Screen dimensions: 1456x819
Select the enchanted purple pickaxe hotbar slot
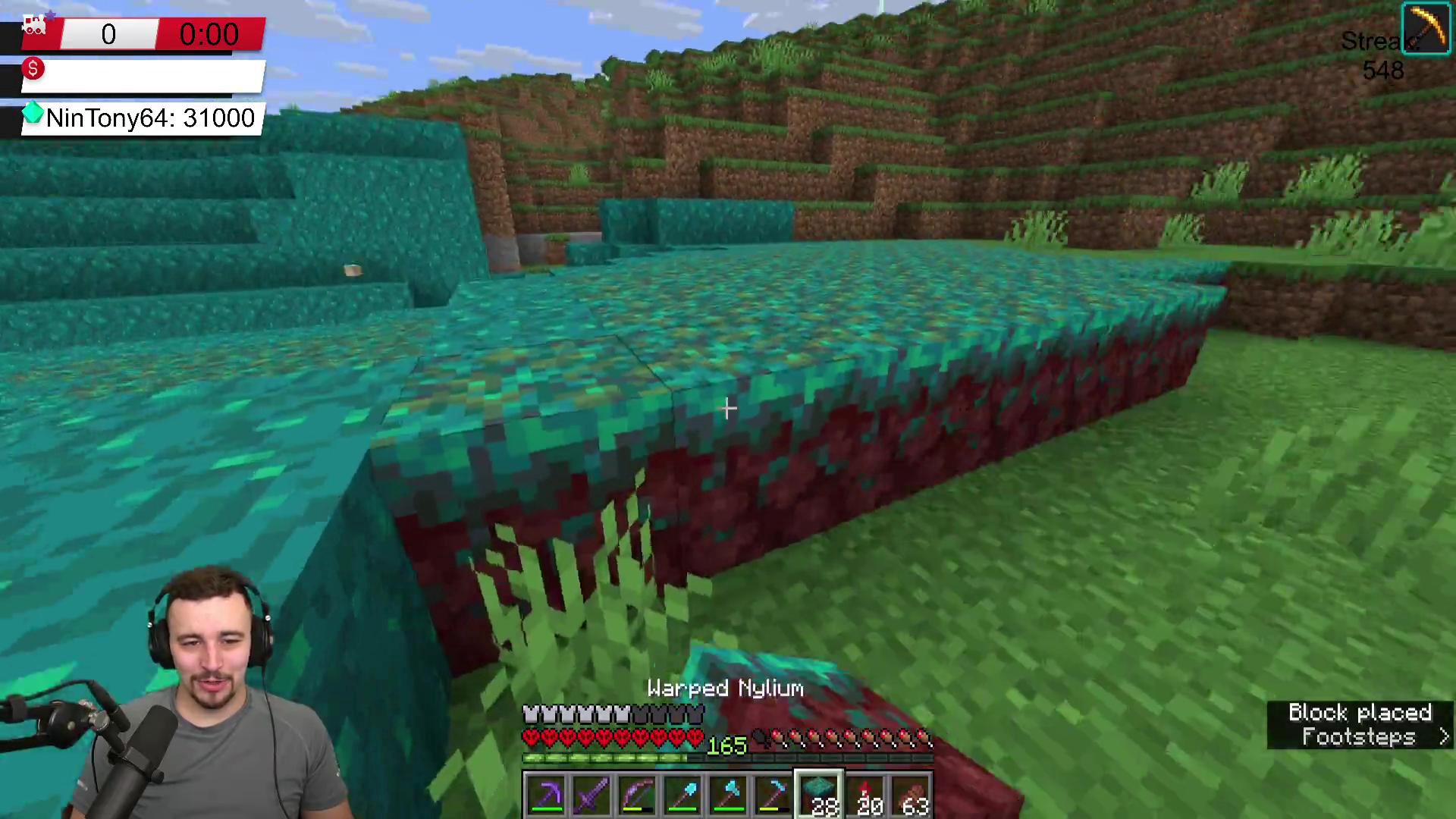pos(546,795)
